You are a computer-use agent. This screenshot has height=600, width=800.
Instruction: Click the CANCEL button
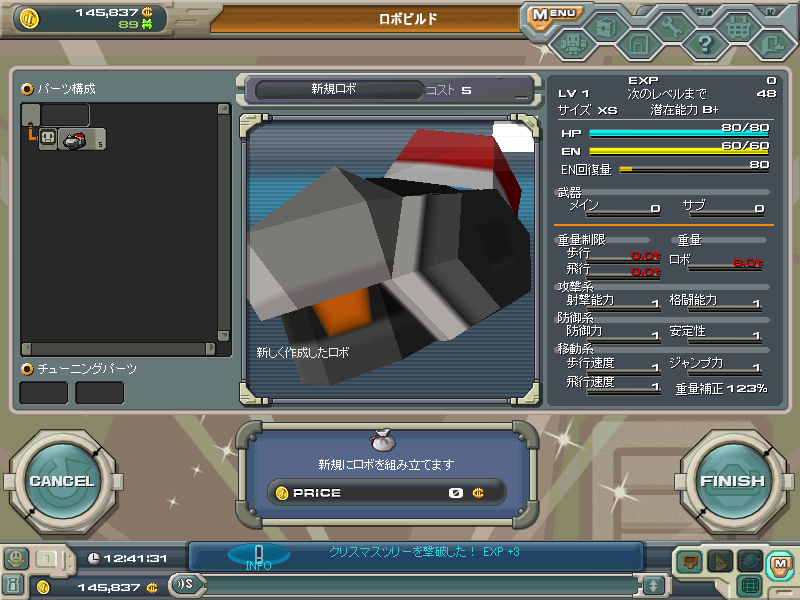click(61, 481)
